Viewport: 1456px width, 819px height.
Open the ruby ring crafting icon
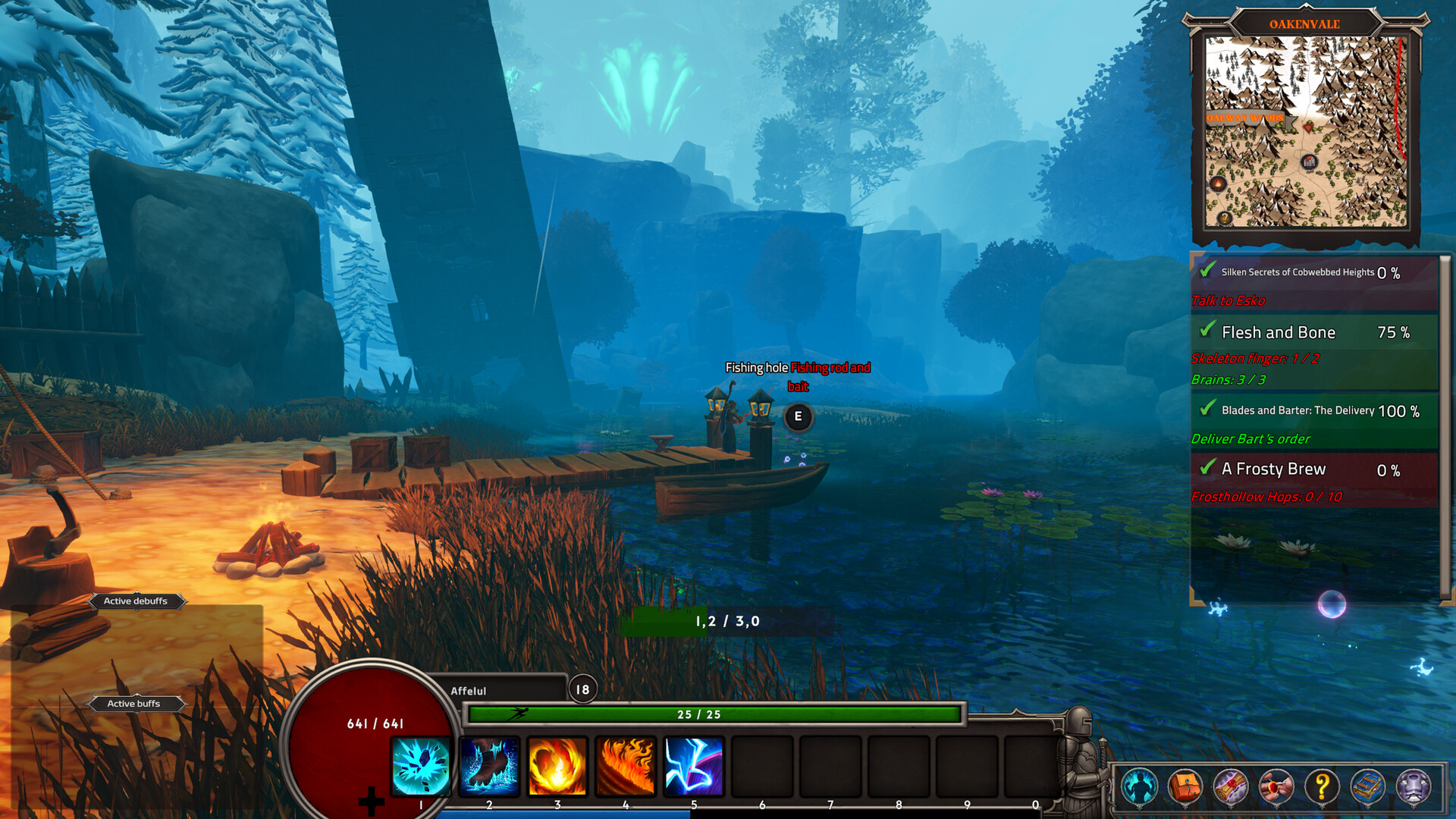coord(1276,786)
